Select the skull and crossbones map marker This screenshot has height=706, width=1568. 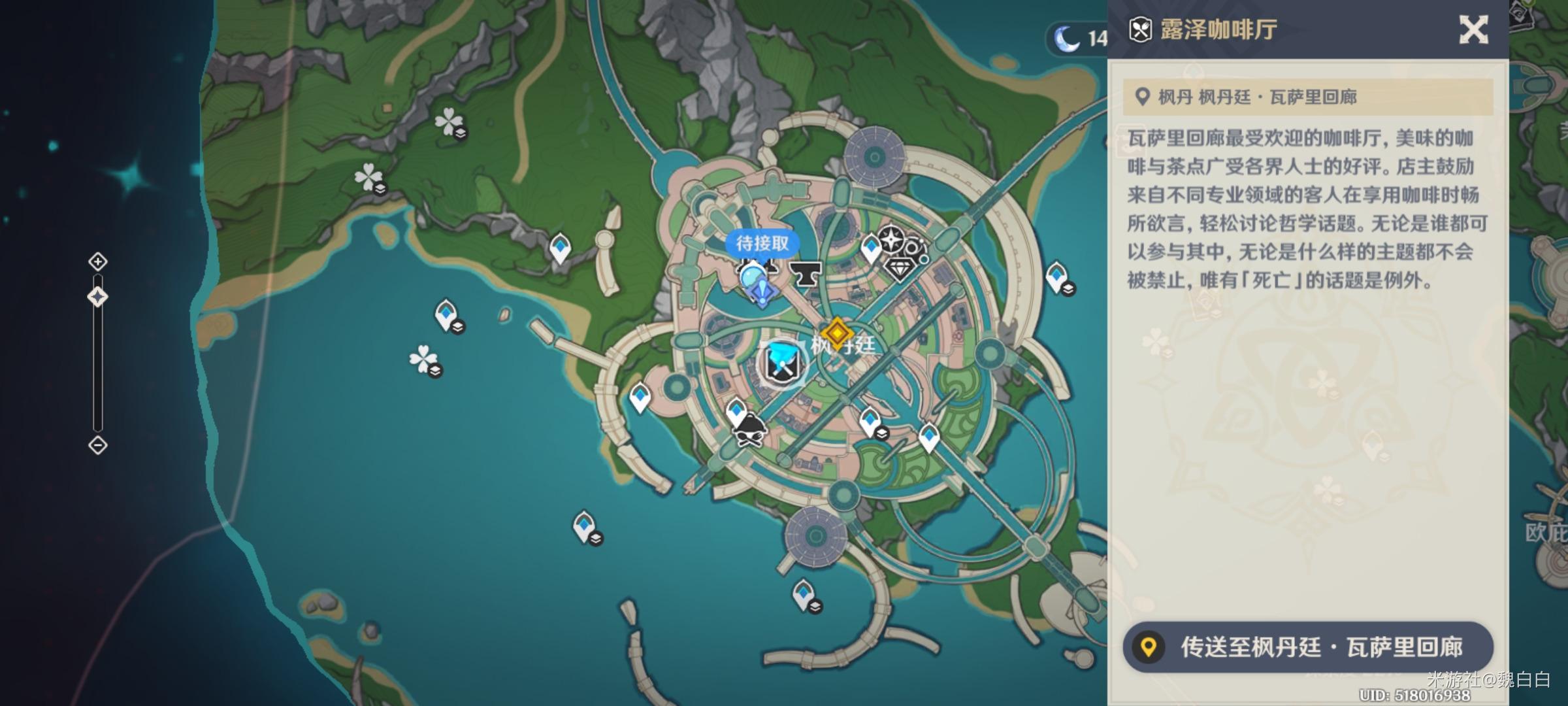749,431
